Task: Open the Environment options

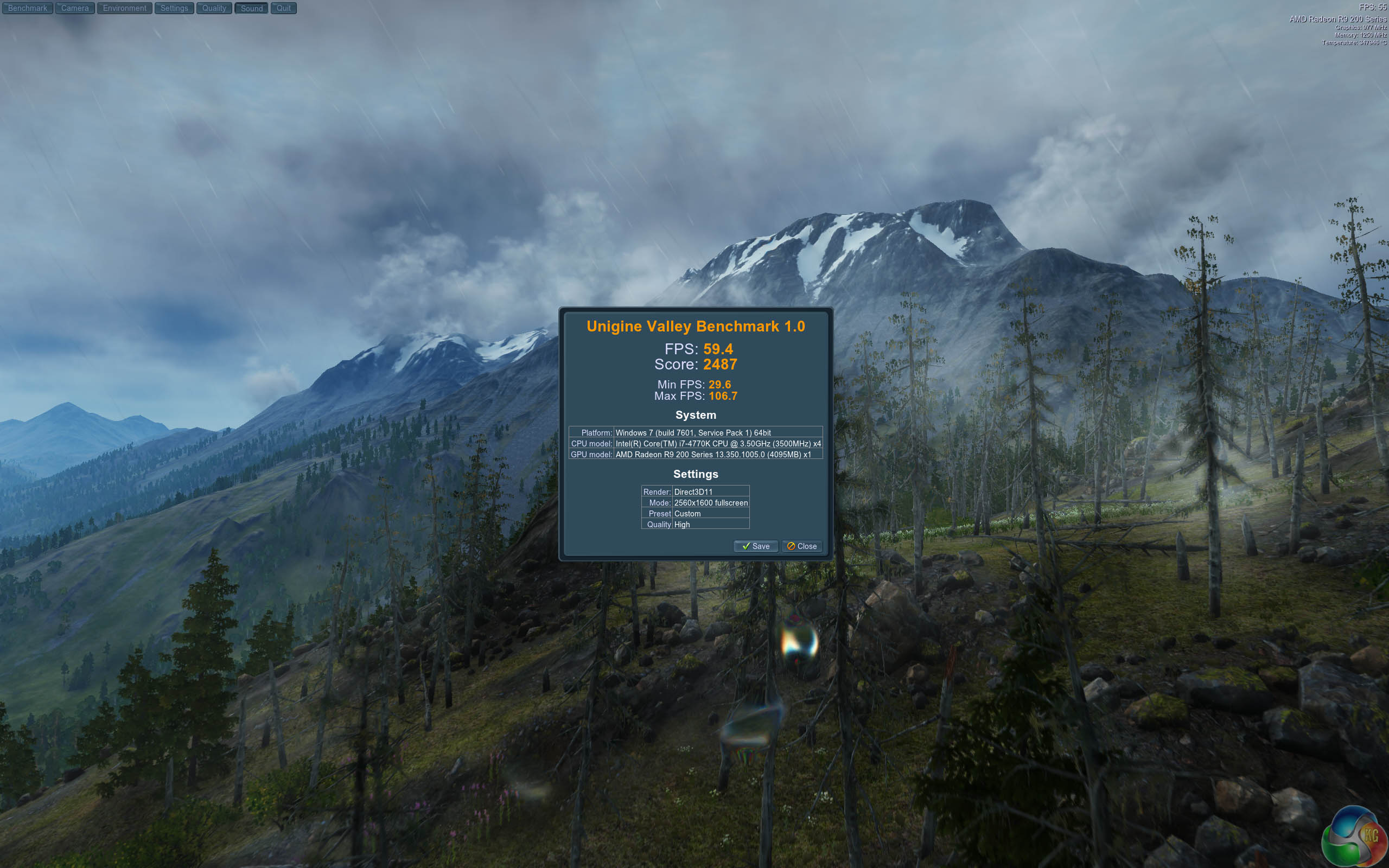Action: [125, 8]
